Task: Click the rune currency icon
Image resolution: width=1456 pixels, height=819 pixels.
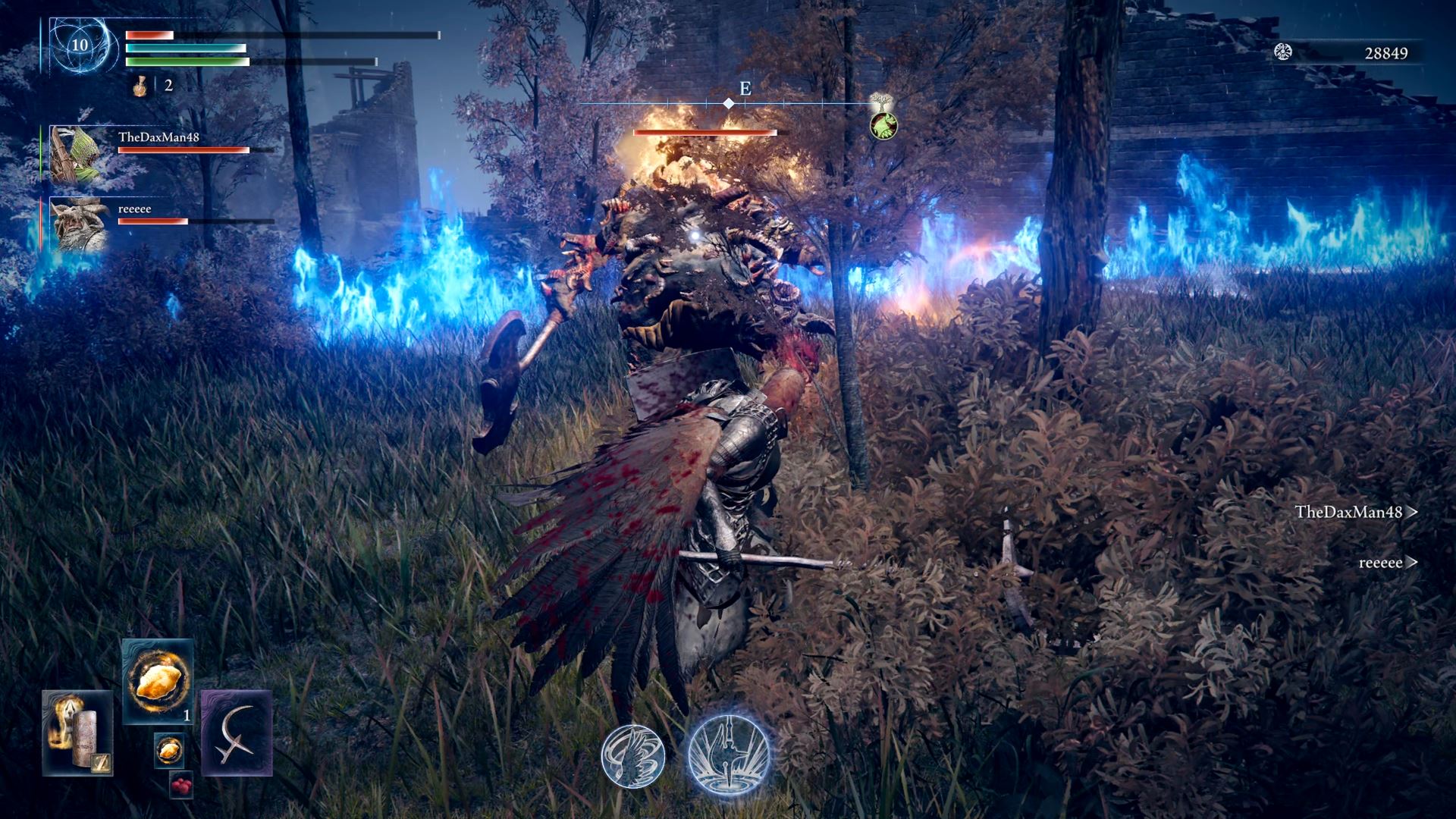Action: point(1283,52)
